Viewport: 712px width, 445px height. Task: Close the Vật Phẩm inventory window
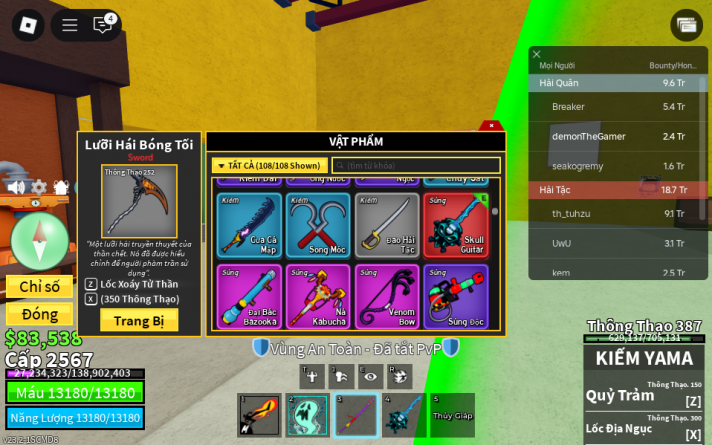[x=491, y=126]
